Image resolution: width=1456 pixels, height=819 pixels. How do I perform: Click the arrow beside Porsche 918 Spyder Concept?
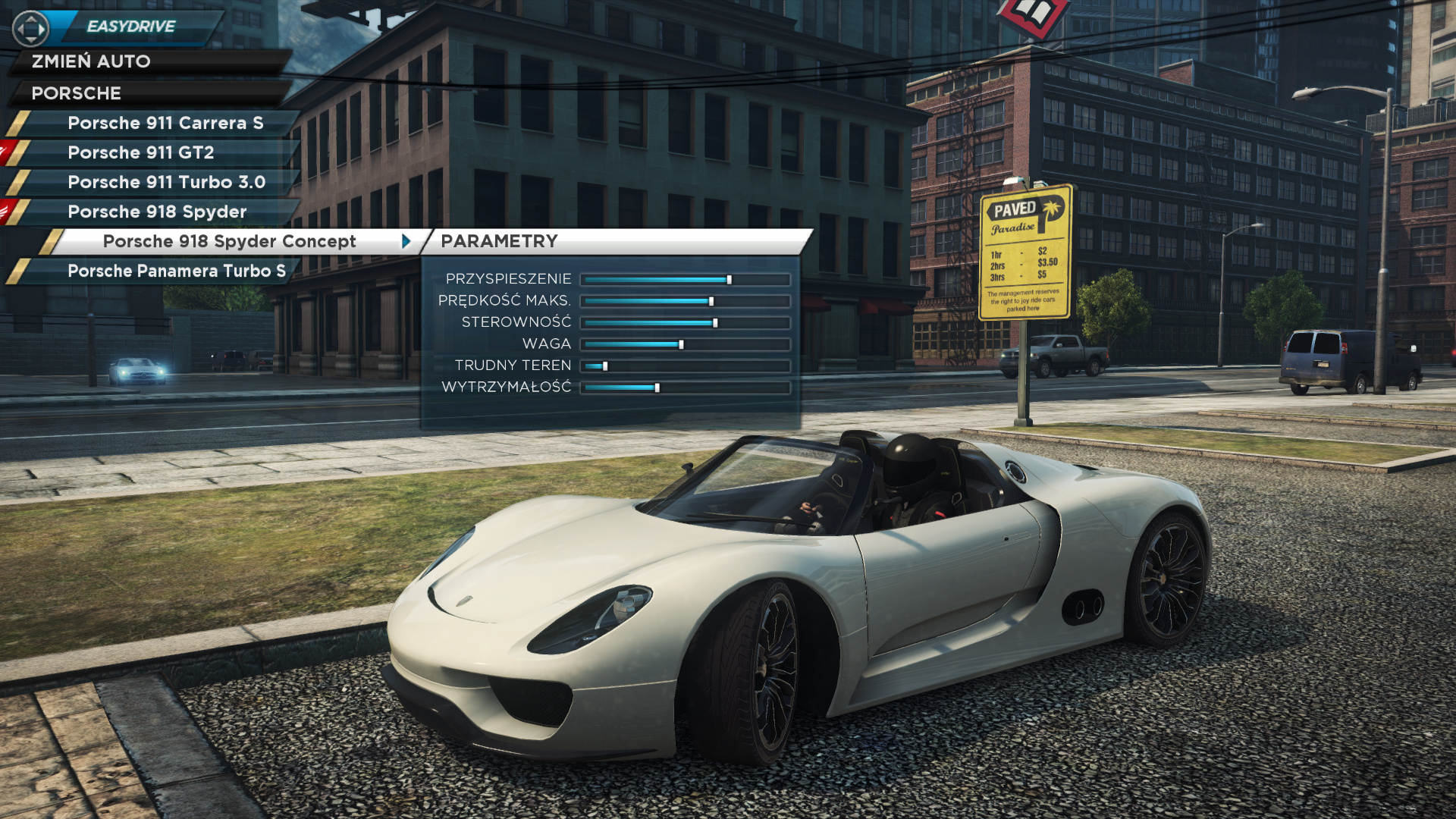tap(406, 241)
